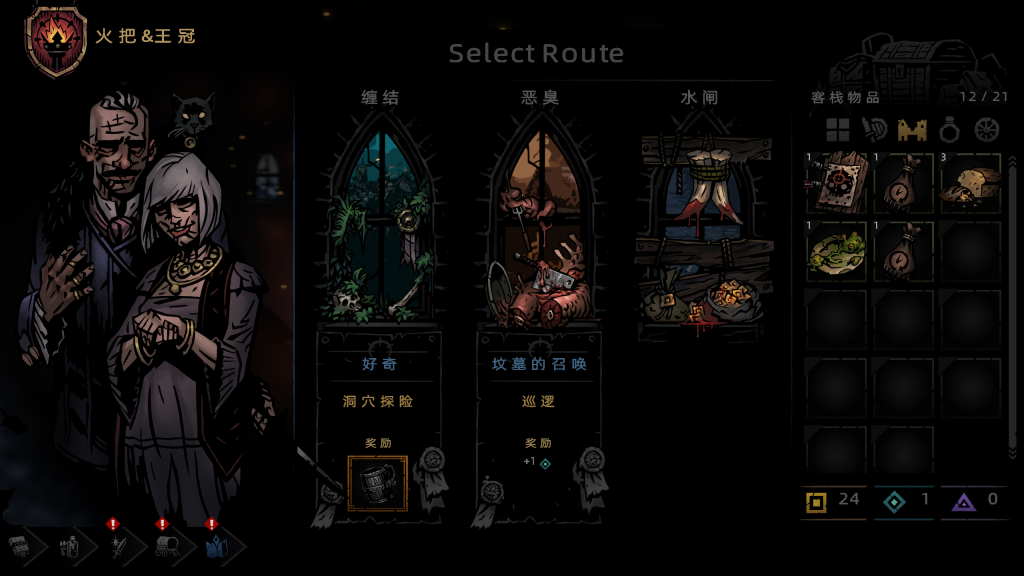Open the wagon wheel filter tab

tap(987, 129)
